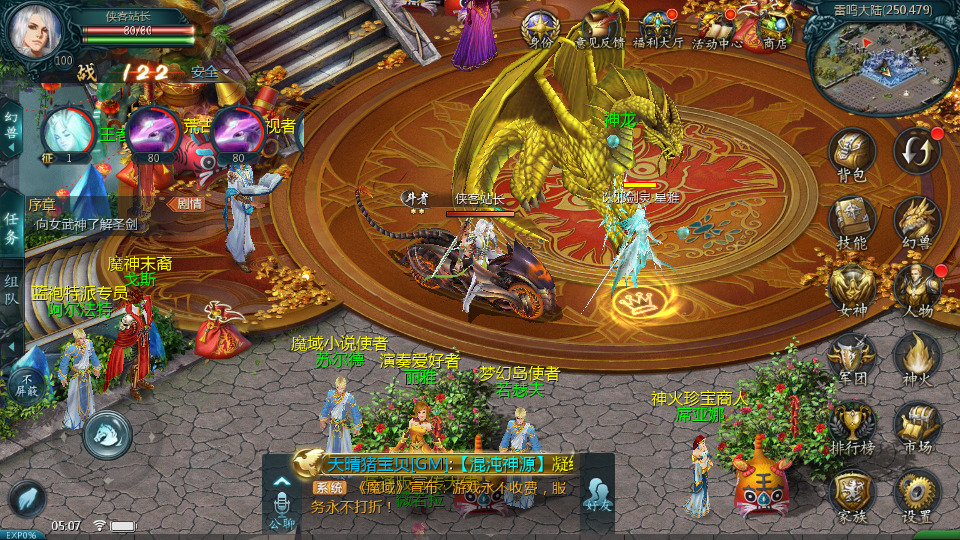Screen dimensions: 960x540
Task: Open the 神火 divine fire menu
Action: (x=916, y=357)
